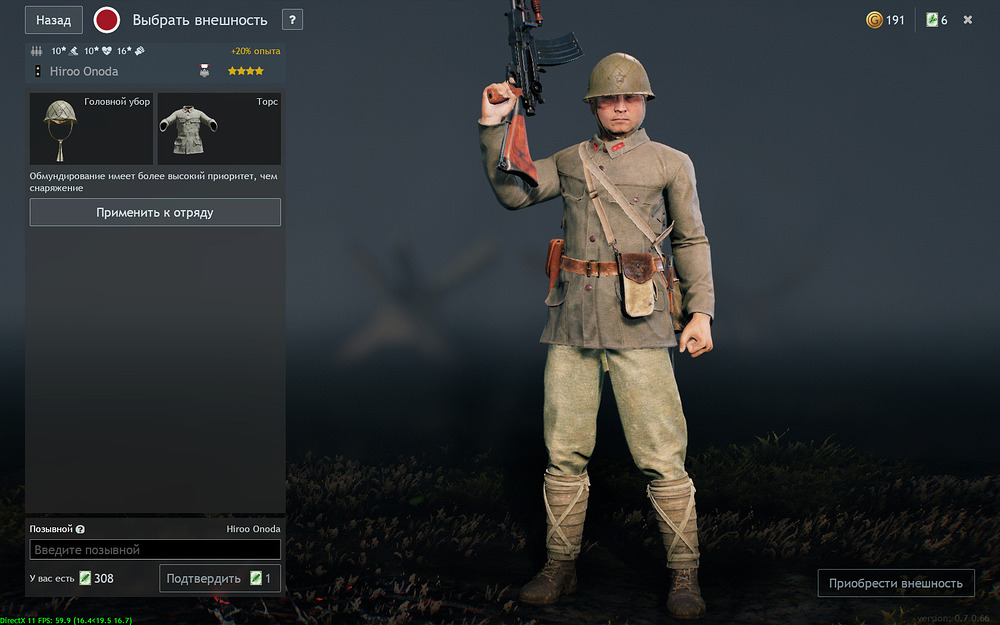Choose the Торс tunic slot
Screen dimensions: 1000x625
(x=219, y=129)
